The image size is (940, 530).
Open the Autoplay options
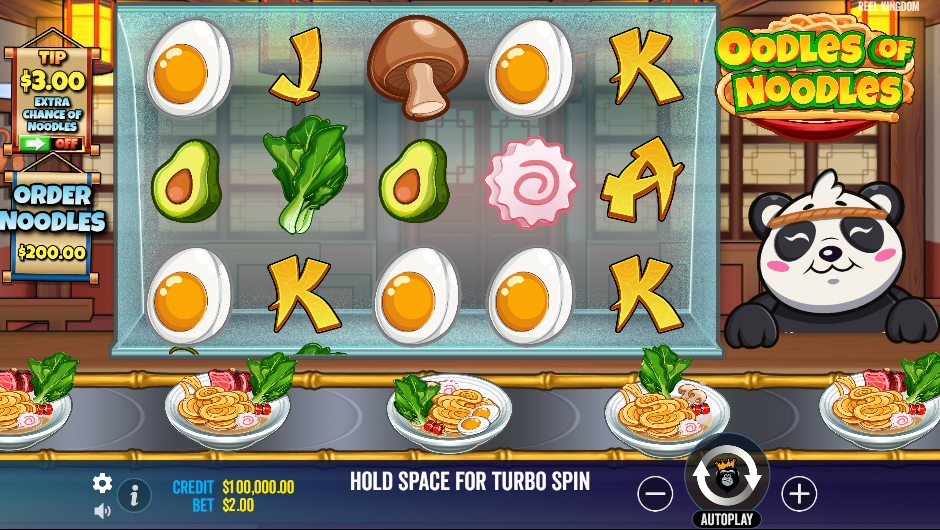click(727, 520)
